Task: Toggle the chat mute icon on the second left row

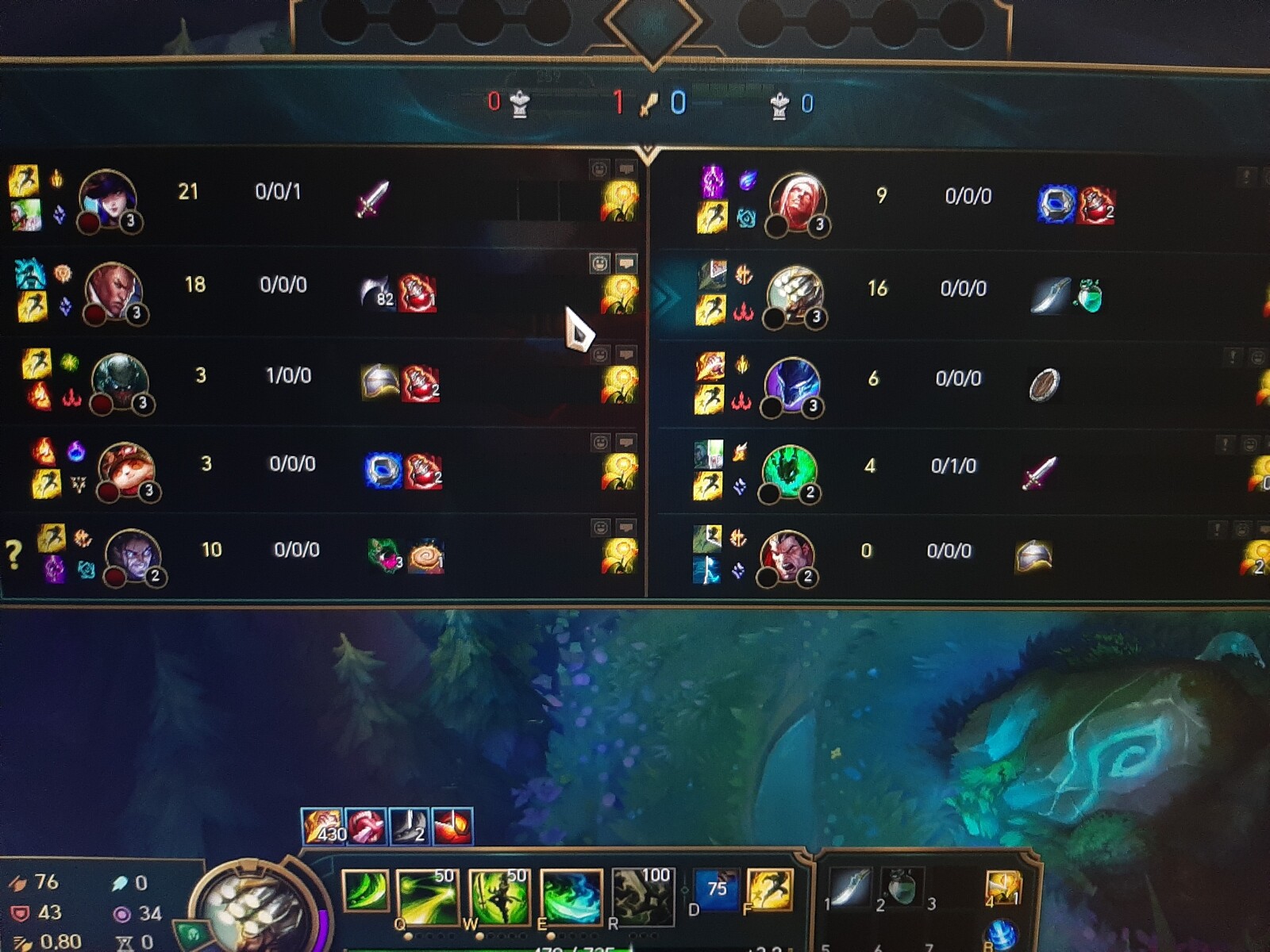Action: (626, 263)
